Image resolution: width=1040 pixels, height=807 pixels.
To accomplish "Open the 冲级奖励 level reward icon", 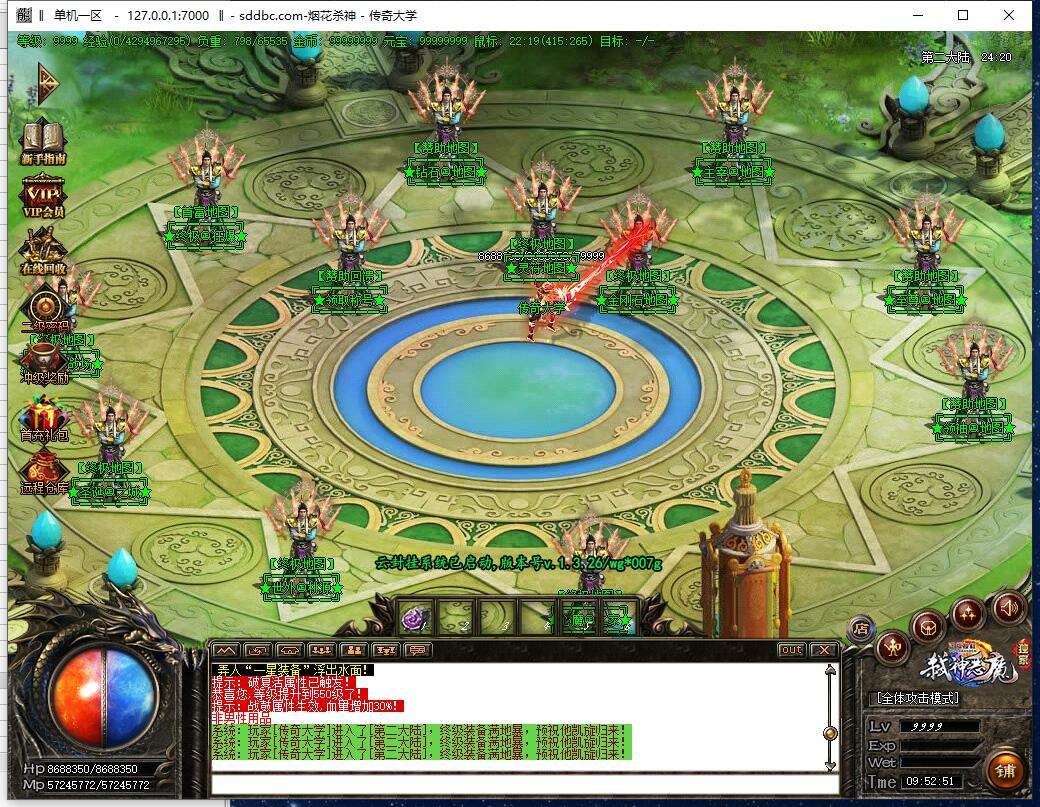I will 45,362.
